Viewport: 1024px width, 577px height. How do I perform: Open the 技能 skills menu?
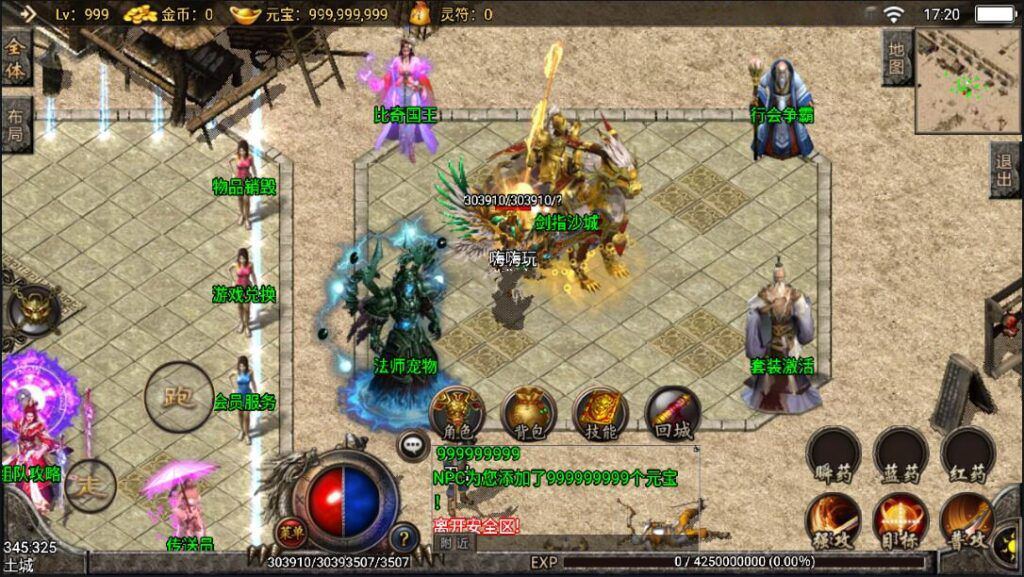tap(600, 412)
